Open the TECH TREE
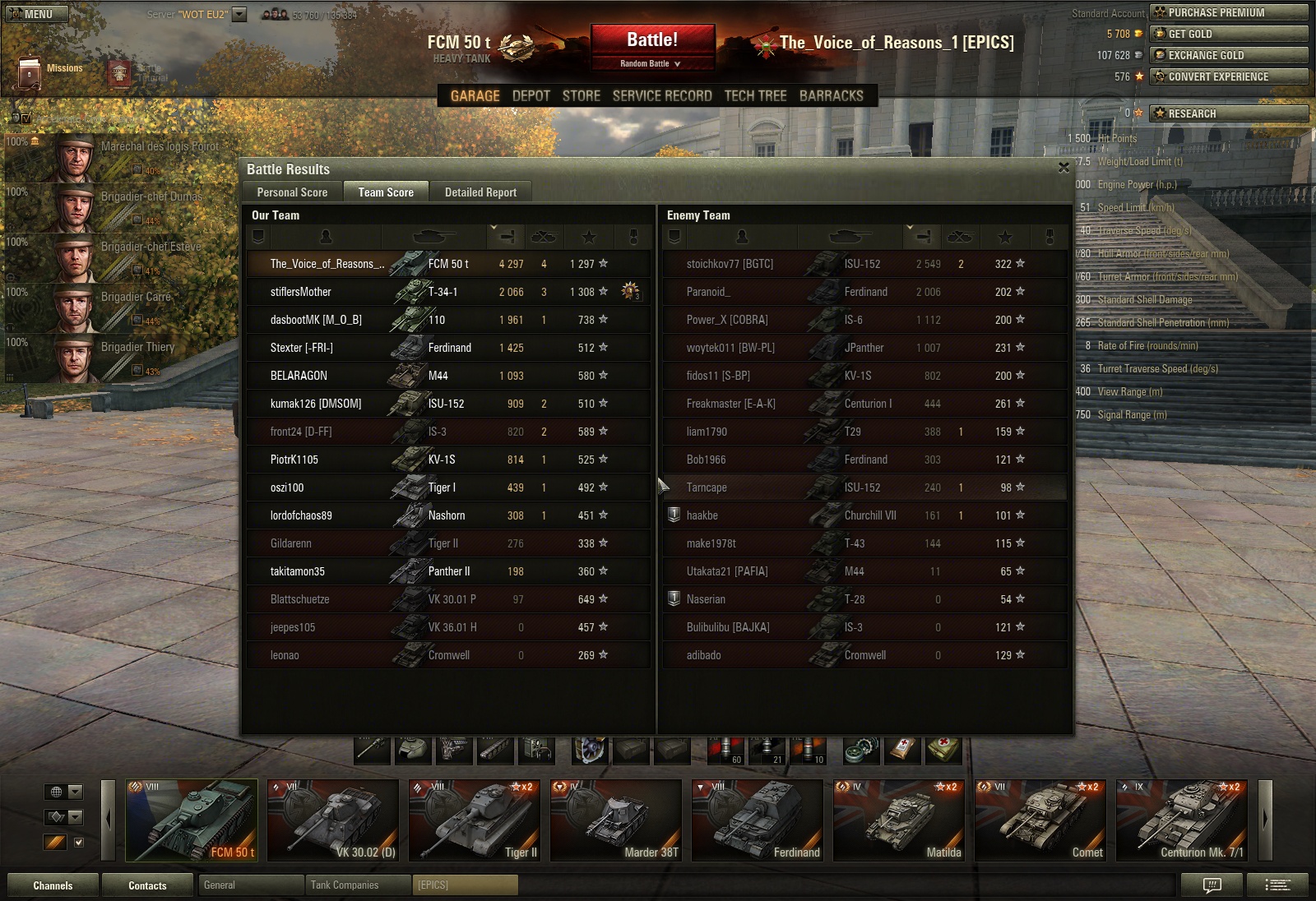 (755, 96)
